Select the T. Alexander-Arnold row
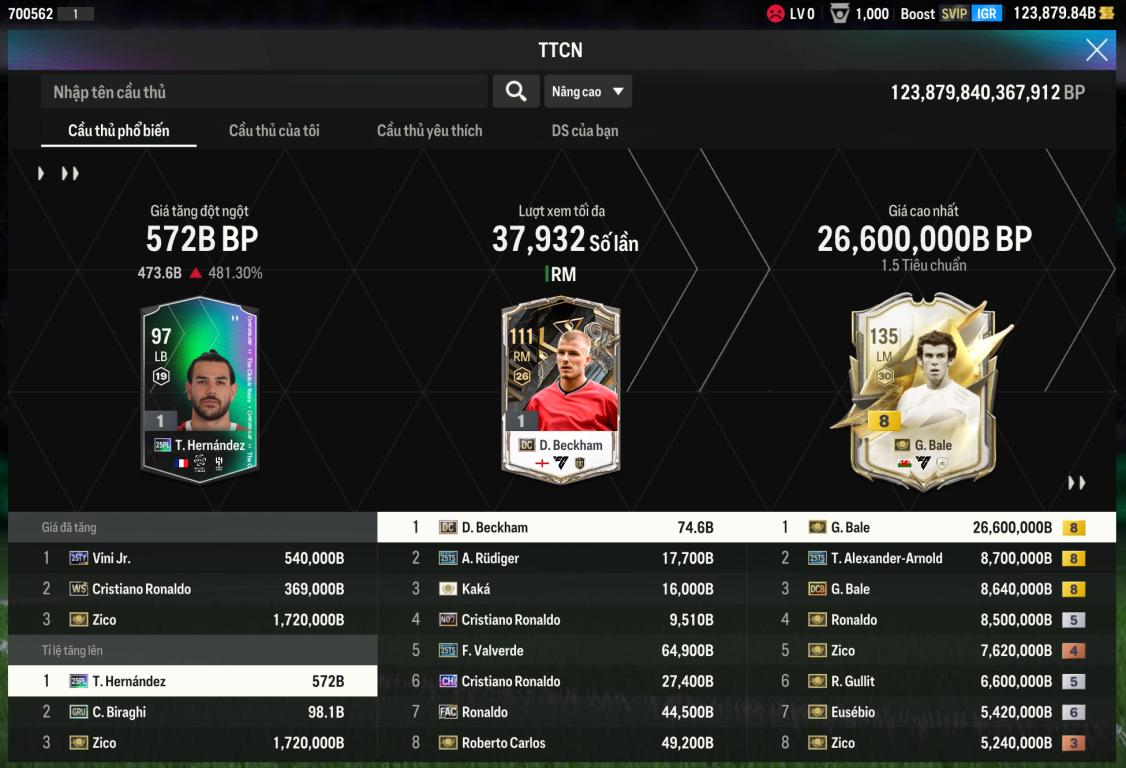The width and height of the screenshot is (1126, 768). pyautogui.click(x=932, y=559)
